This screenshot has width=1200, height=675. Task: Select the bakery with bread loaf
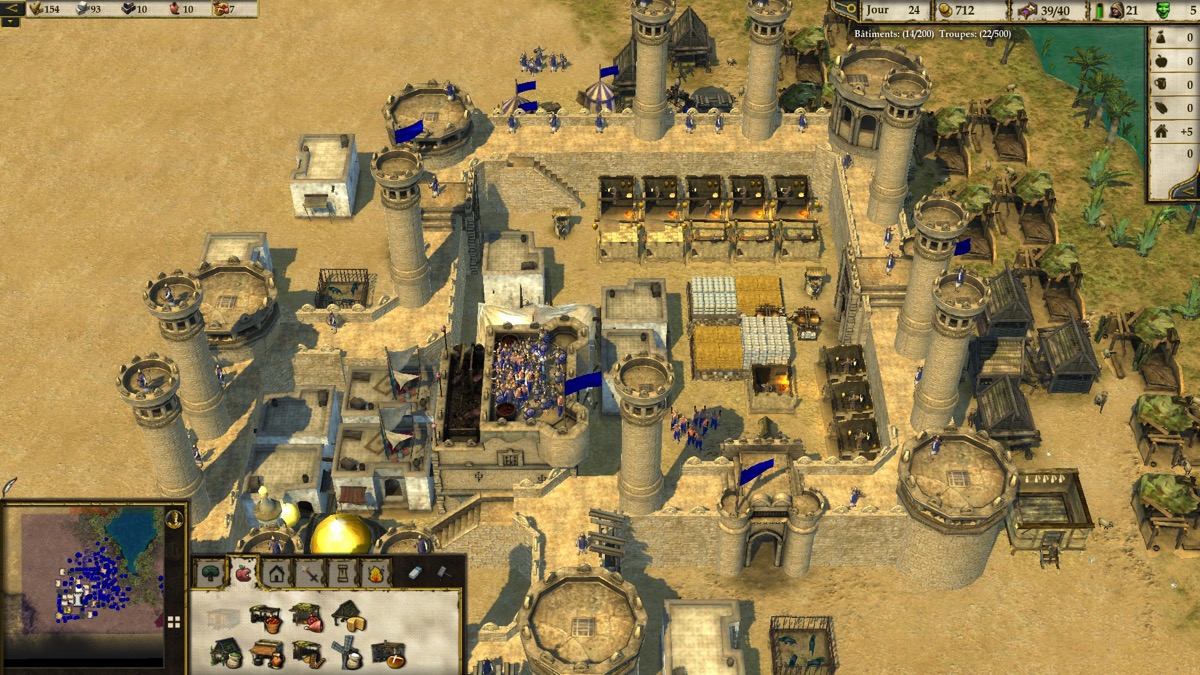(x=388, y=654)
